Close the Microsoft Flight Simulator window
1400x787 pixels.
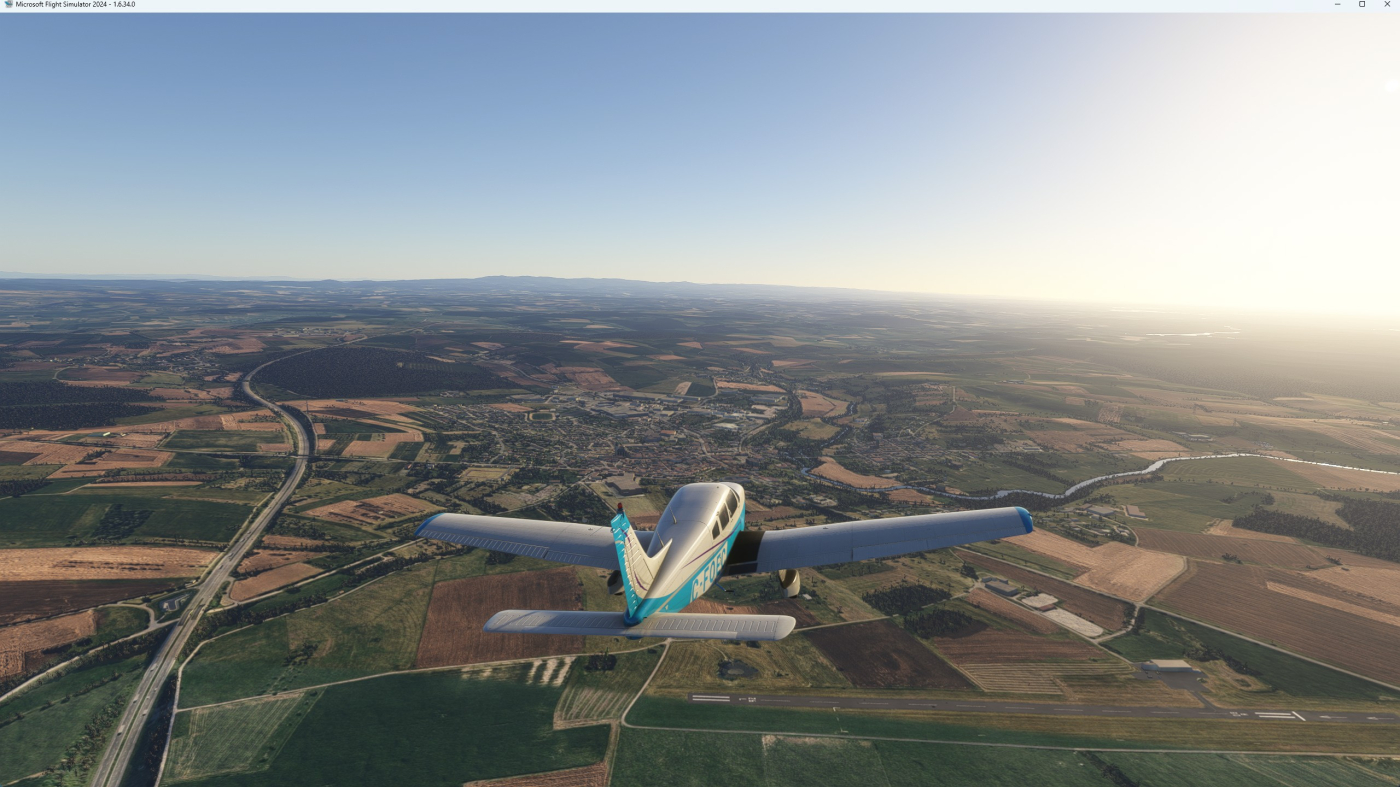click(1386, 4)
